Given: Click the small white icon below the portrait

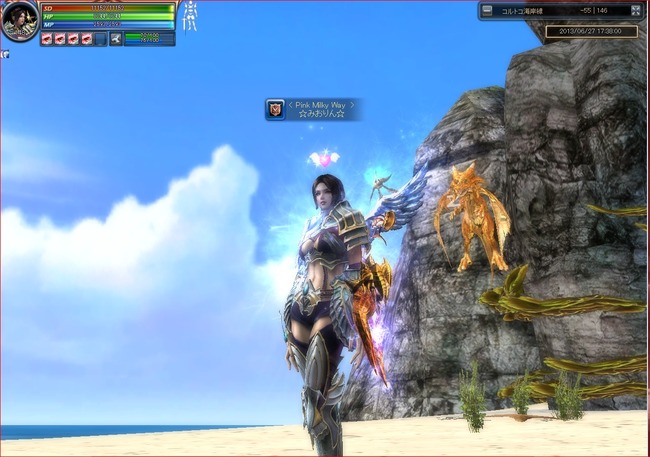Looking at the screenshot, I should tap(6, 55).
